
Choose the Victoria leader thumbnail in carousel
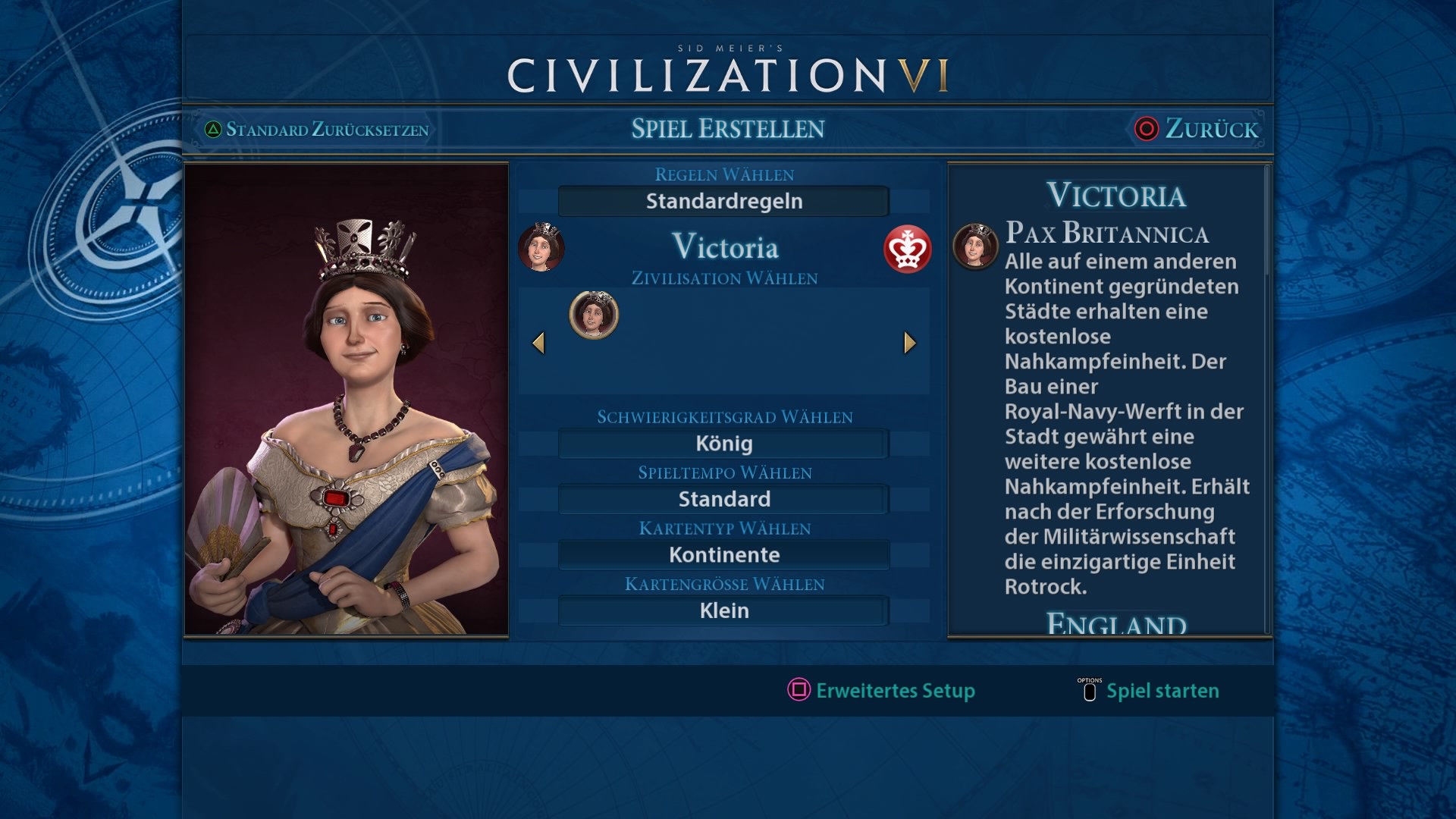click(594, 315)
